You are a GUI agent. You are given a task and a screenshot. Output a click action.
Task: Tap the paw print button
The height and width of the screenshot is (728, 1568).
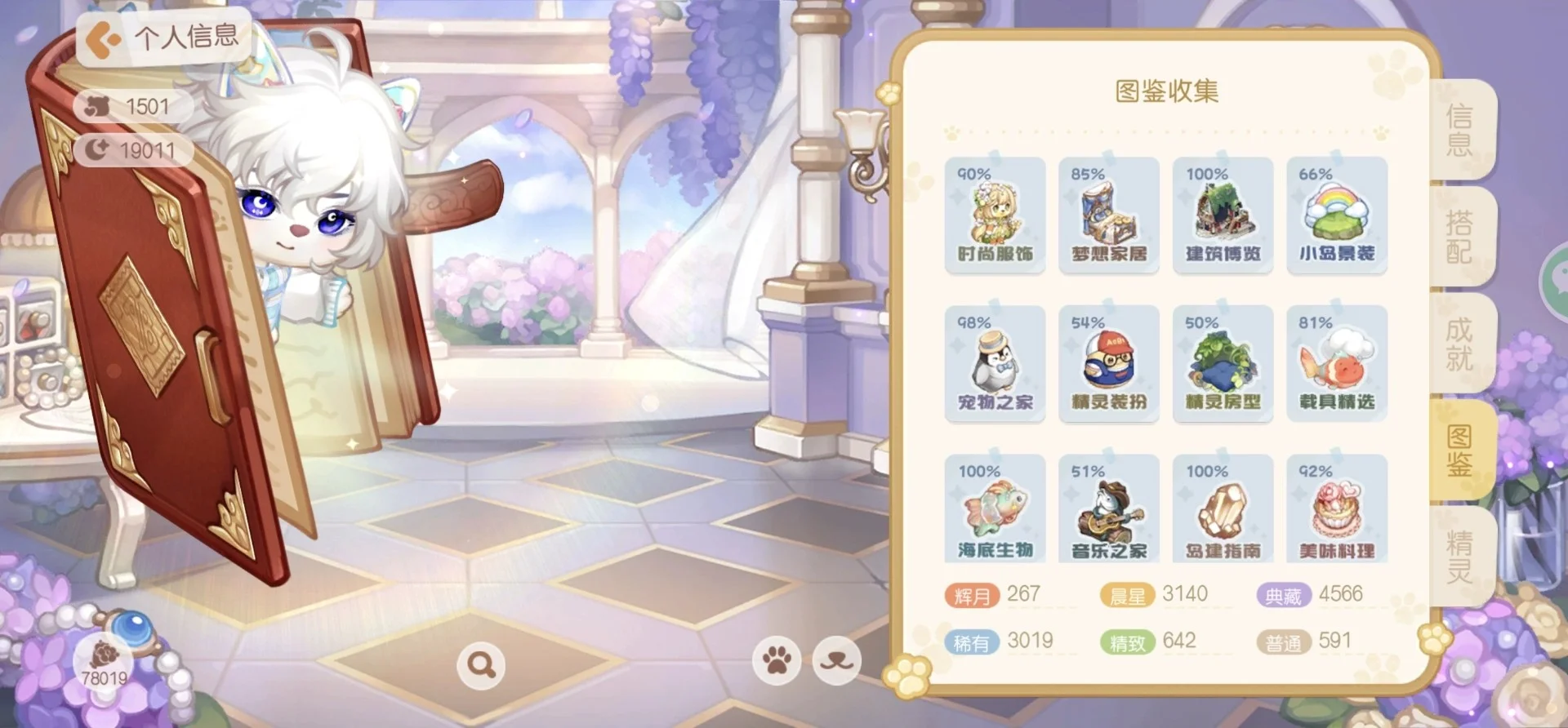777,659
